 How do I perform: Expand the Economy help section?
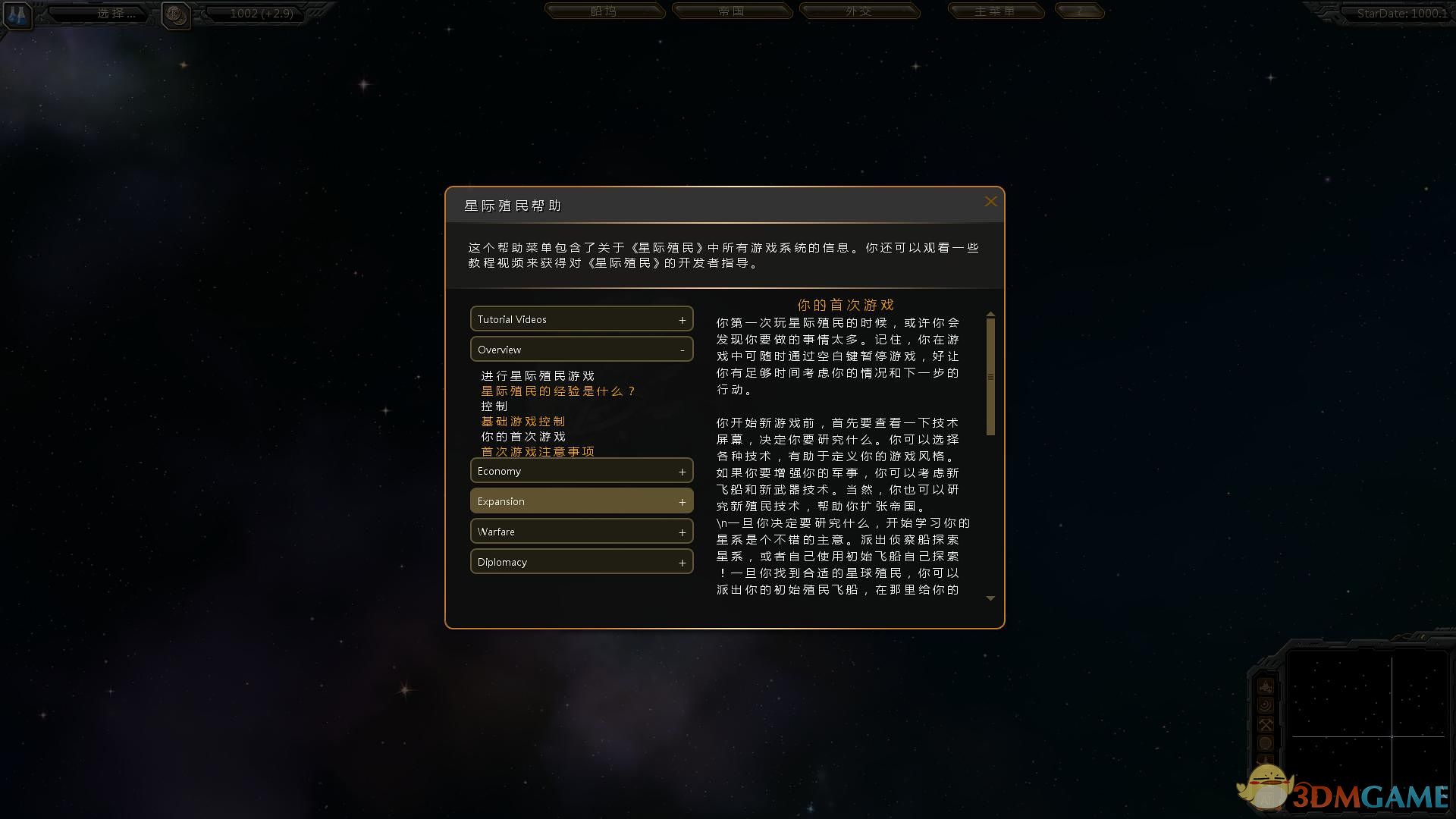click(x=581, y=470)
